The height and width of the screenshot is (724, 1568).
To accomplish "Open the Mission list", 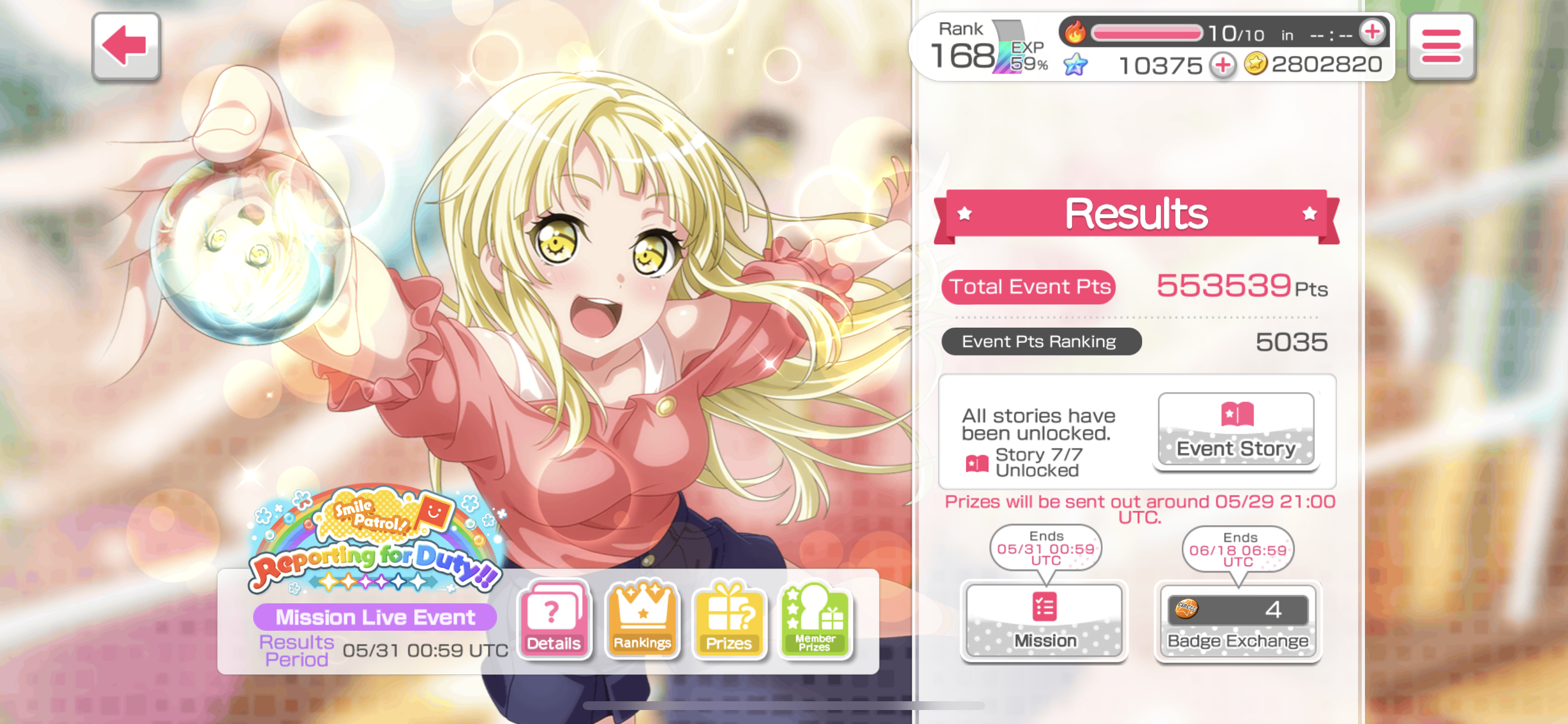I will point(1045,621).
